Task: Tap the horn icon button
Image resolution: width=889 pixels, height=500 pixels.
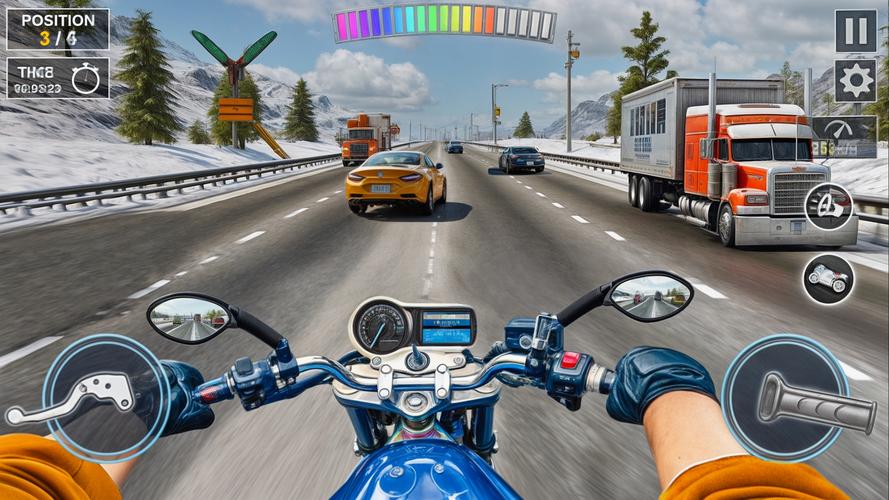Action: pyautogui.click(x=829, y=207)
